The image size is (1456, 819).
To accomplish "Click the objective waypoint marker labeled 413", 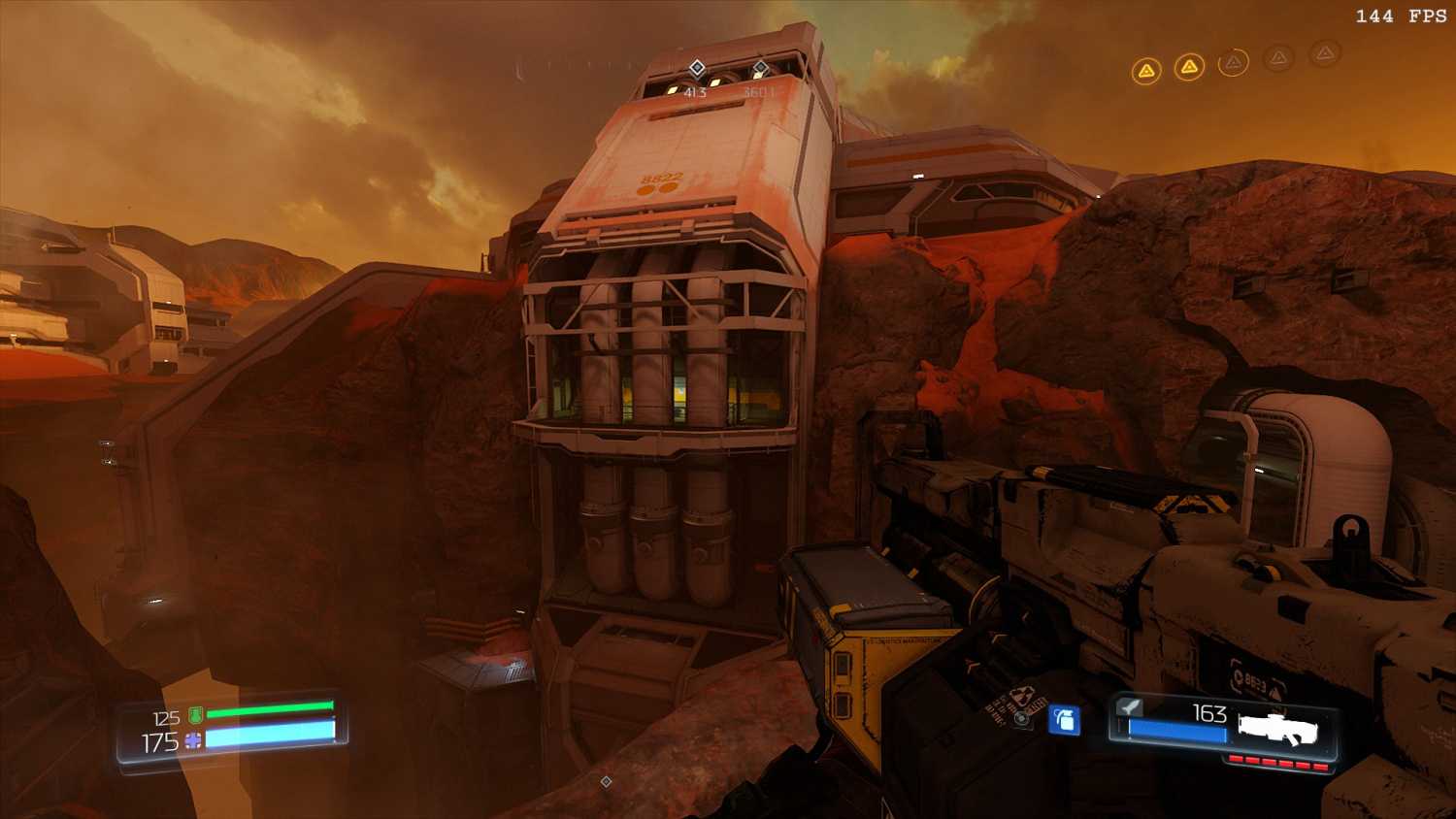I will [697, 68].
